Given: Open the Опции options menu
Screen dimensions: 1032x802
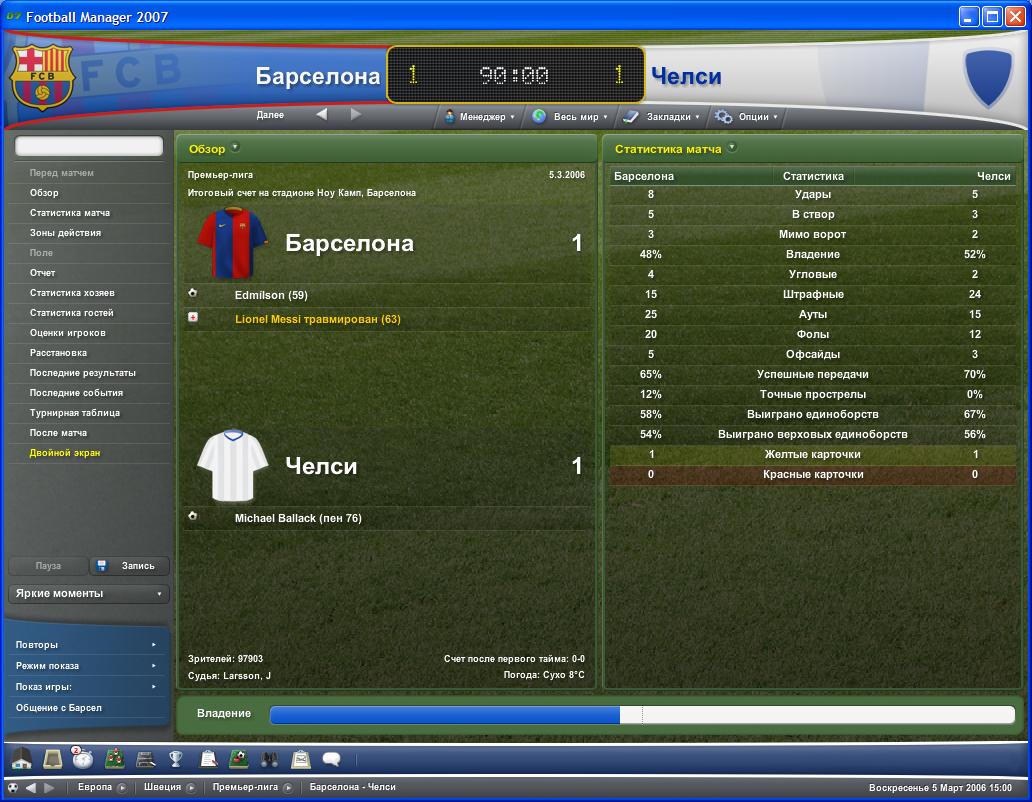Looking at the screenshot, I should click(746, 117).
